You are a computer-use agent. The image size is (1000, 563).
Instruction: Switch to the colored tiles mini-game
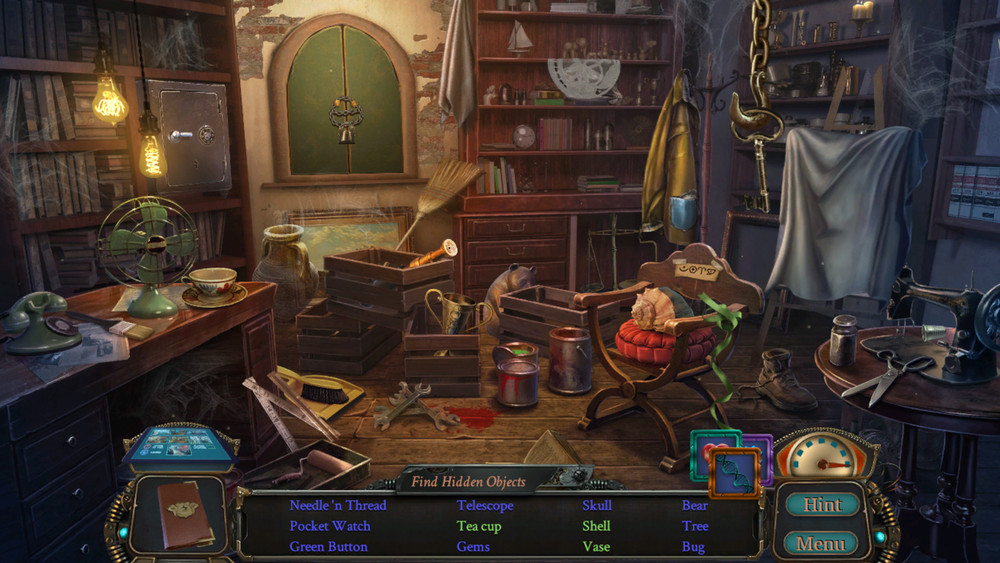[731, 460]
